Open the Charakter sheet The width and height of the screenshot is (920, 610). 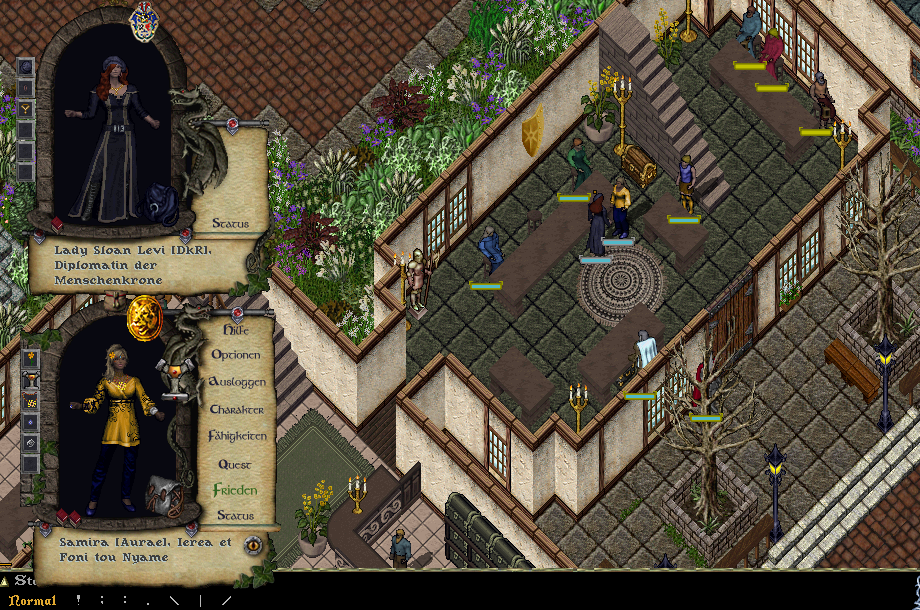[236, 409]
